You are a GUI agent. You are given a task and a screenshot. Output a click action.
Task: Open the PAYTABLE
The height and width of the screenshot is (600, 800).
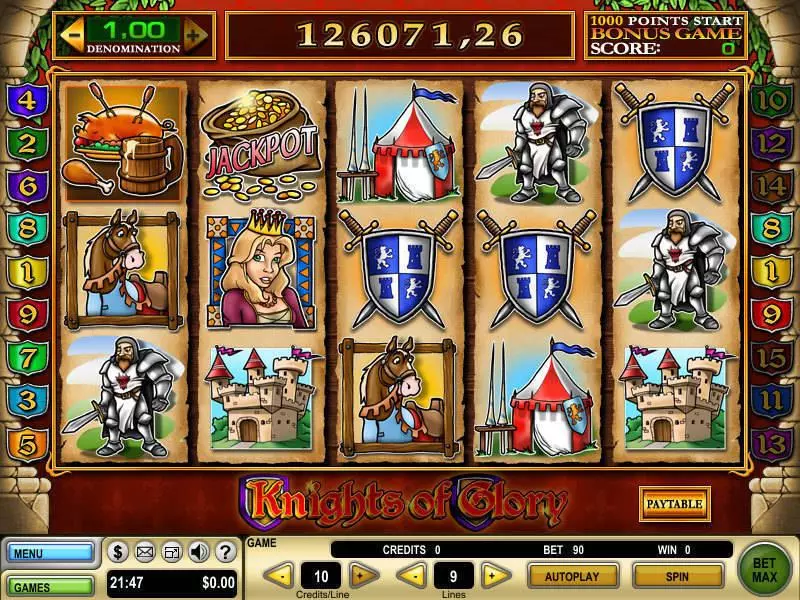(x=674, y=503)
